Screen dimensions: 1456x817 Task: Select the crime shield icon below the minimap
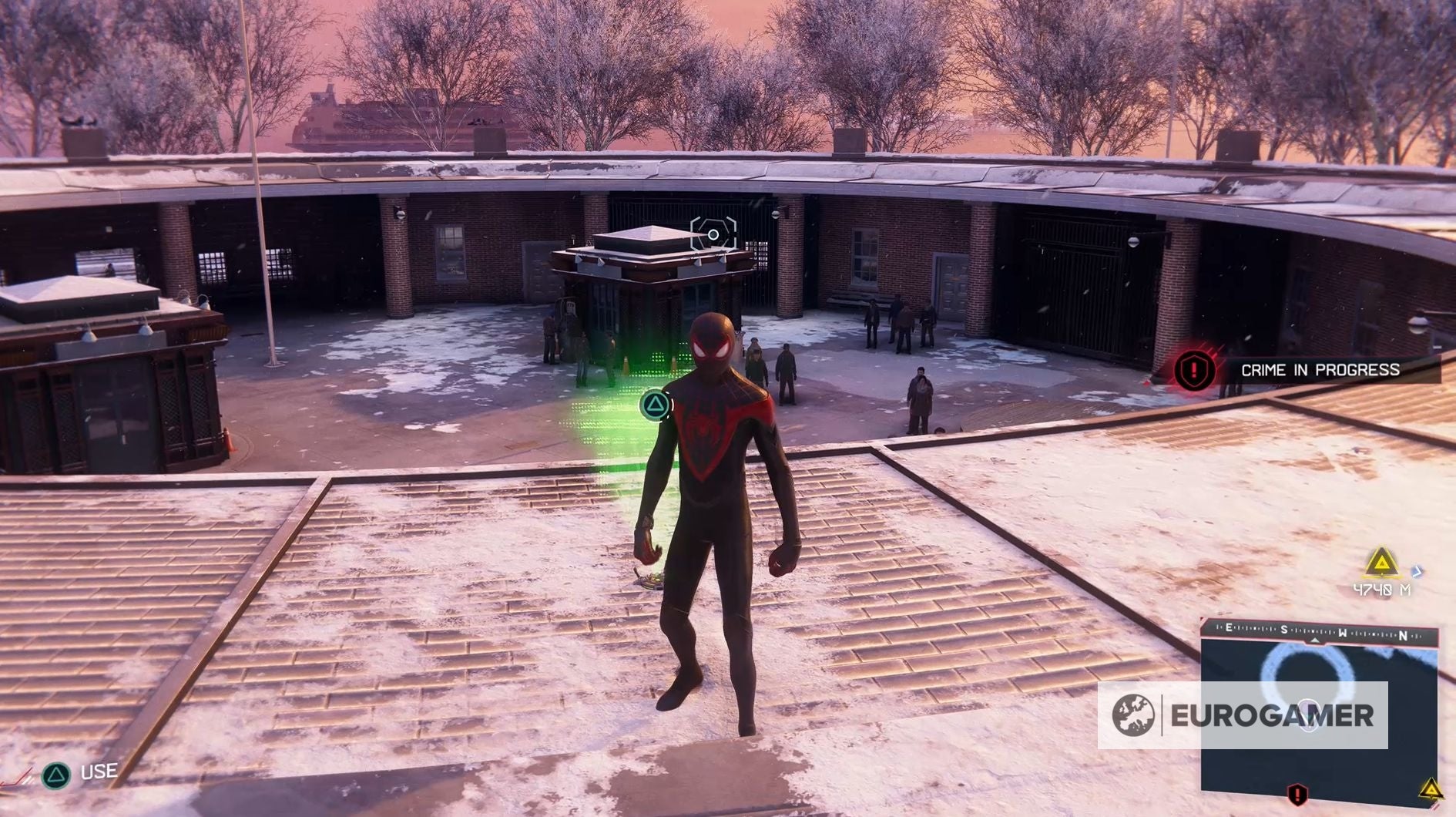[x=1297, y=795]
